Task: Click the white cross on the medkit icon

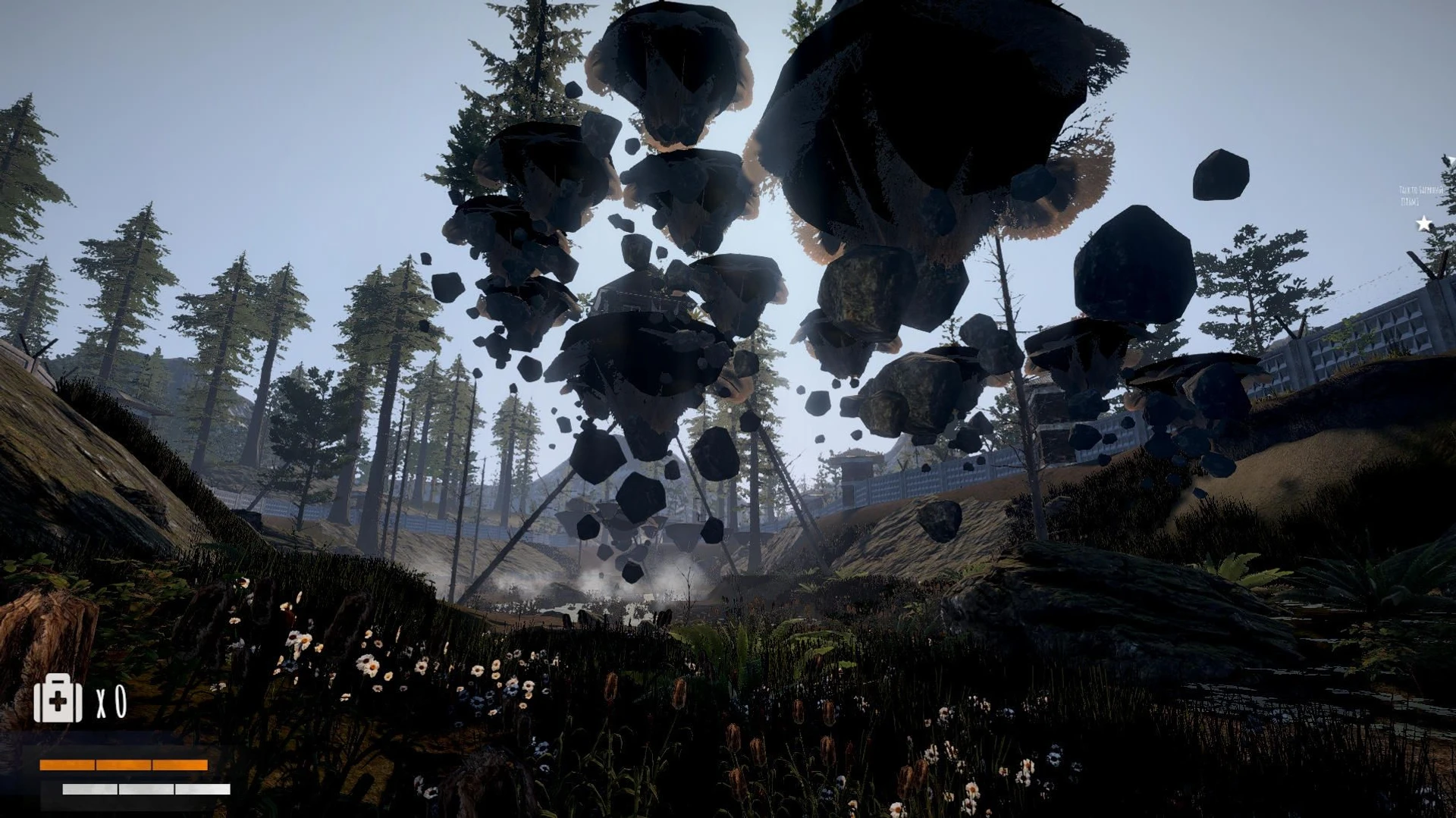Action: pyautogui.click(x=58, y=703)
